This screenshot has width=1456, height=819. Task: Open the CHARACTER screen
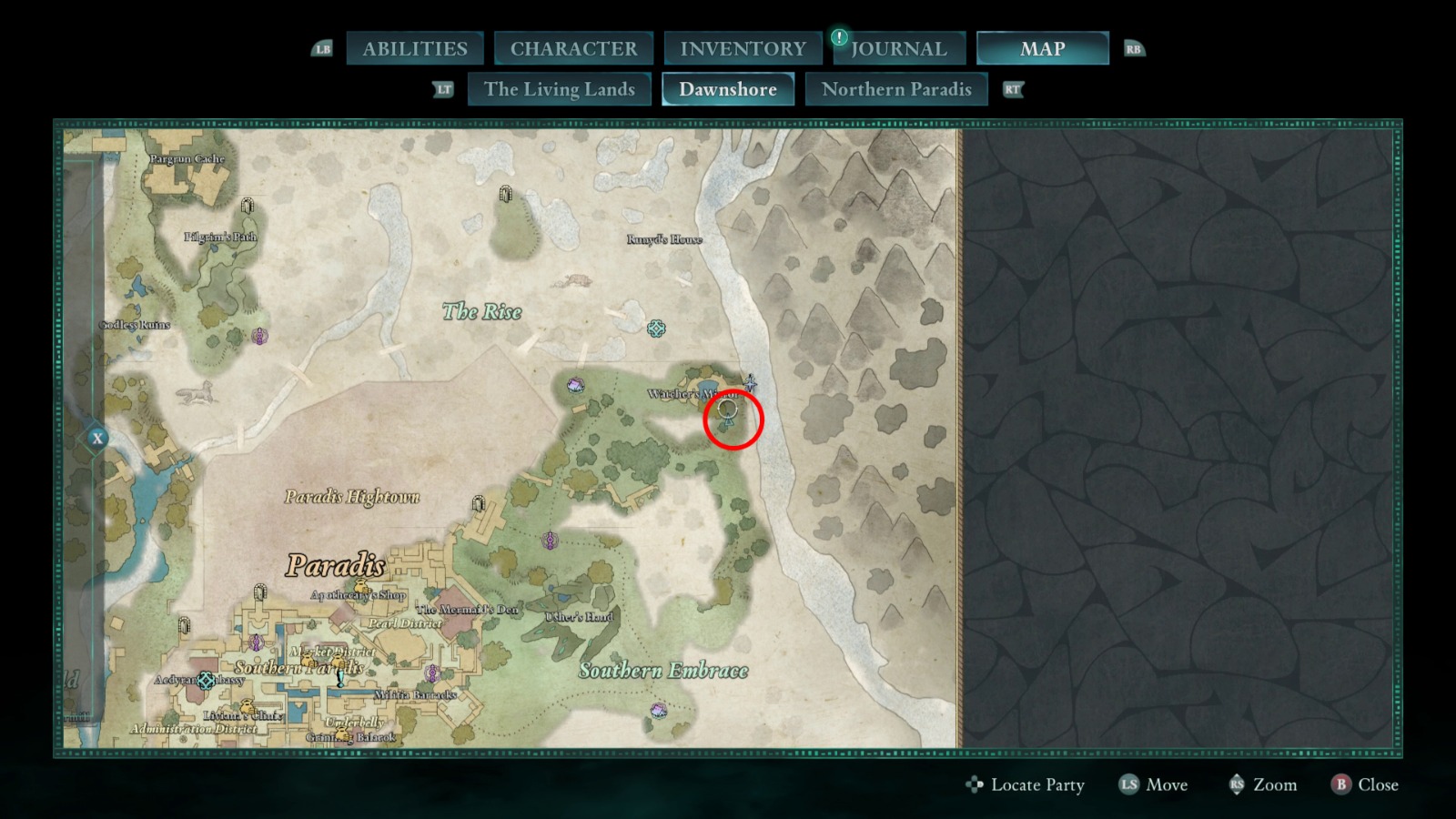pos(573,47)
